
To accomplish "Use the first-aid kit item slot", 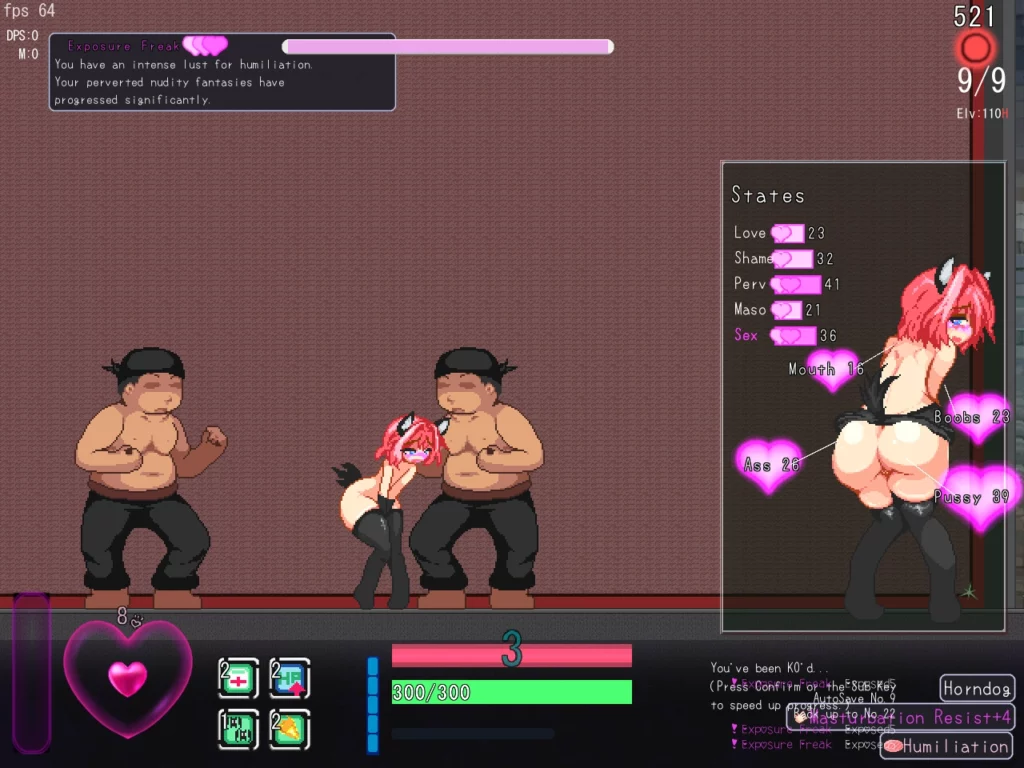I will coord(239,679).
